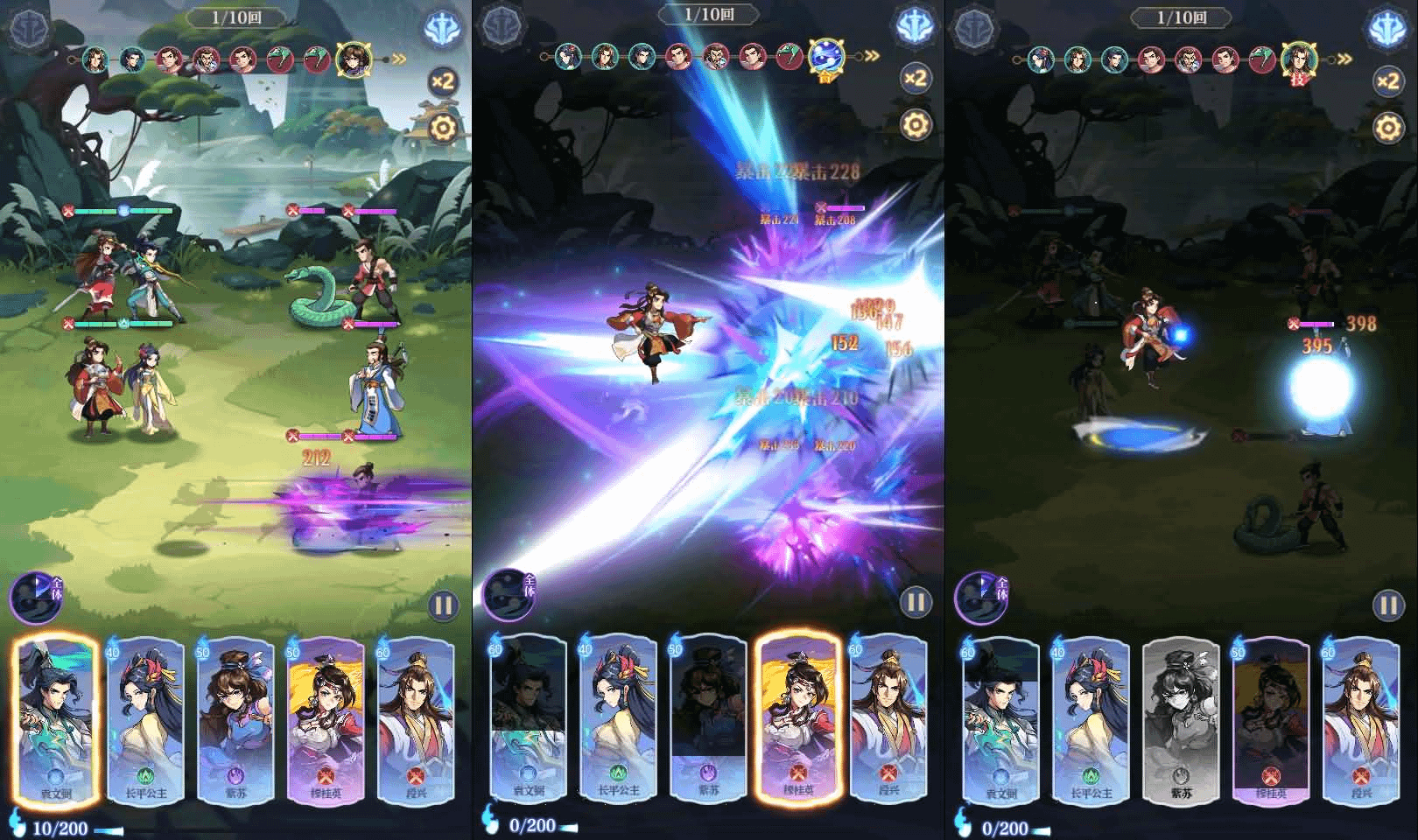Click the turn-order portrait marked 技
Viewport: 1418px width, 840px height.
click(x=1299, y=60)
